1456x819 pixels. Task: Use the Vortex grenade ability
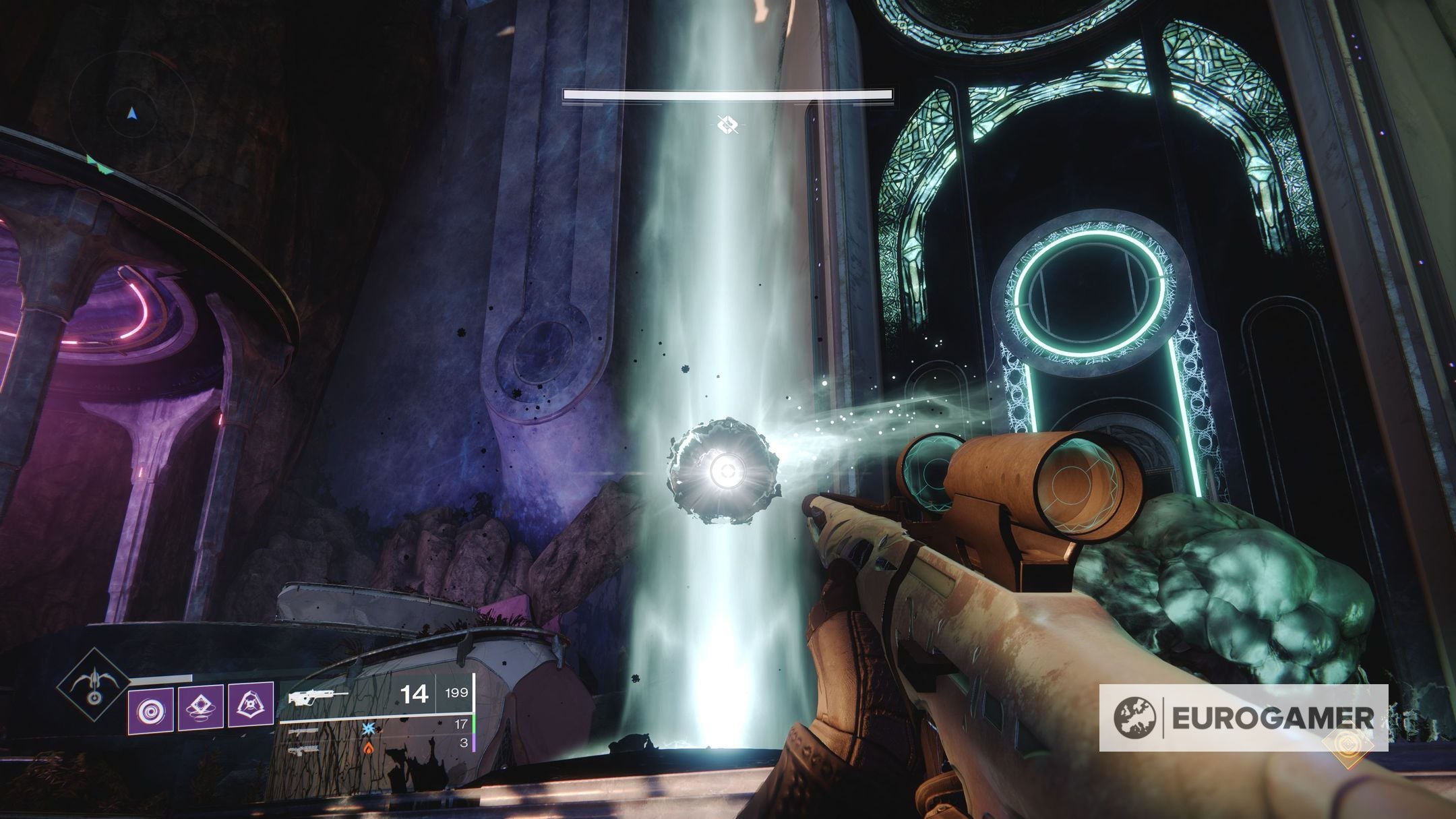pos(151,711)
